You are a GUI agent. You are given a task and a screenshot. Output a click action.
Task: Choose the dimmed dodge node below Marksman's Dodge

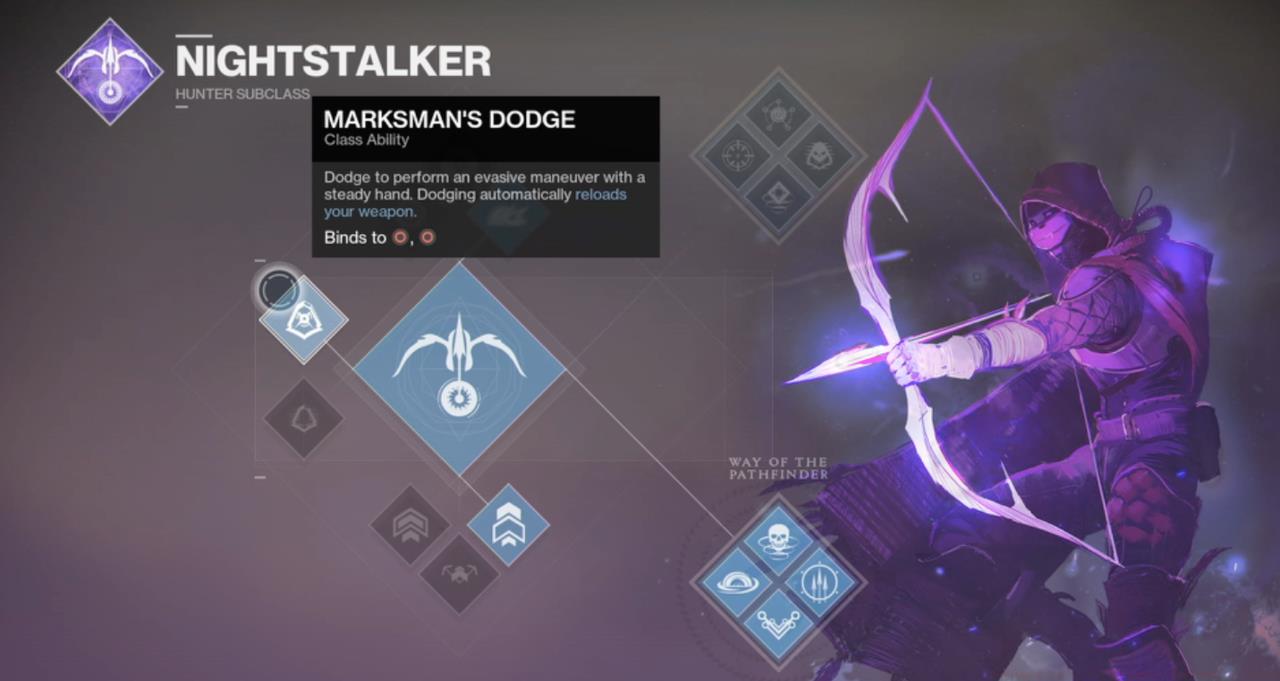304,420
